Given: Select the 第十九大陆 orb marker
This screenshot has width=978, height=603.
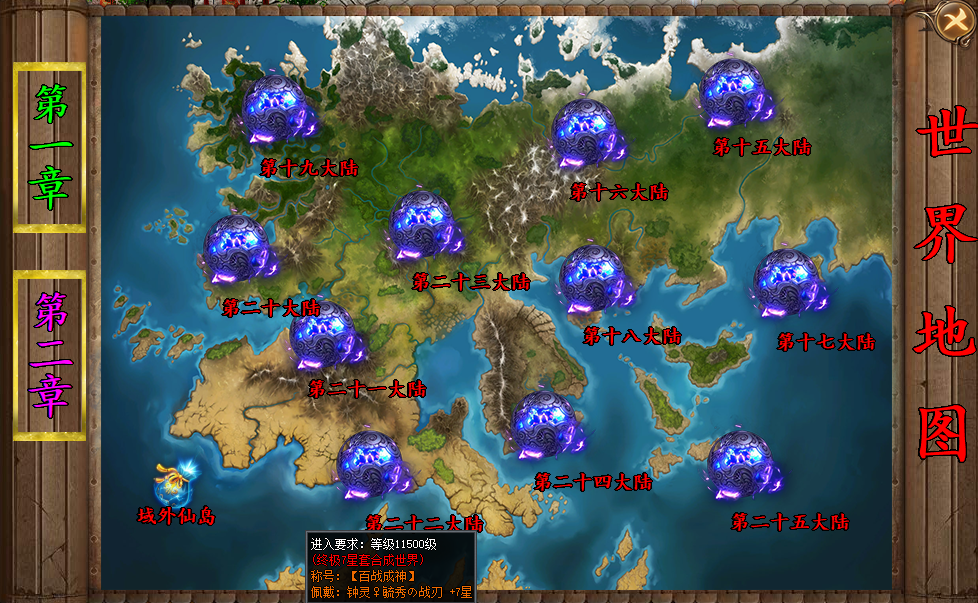Looking at the screenshot, I should pyautogui.click(x=279, y=110).
